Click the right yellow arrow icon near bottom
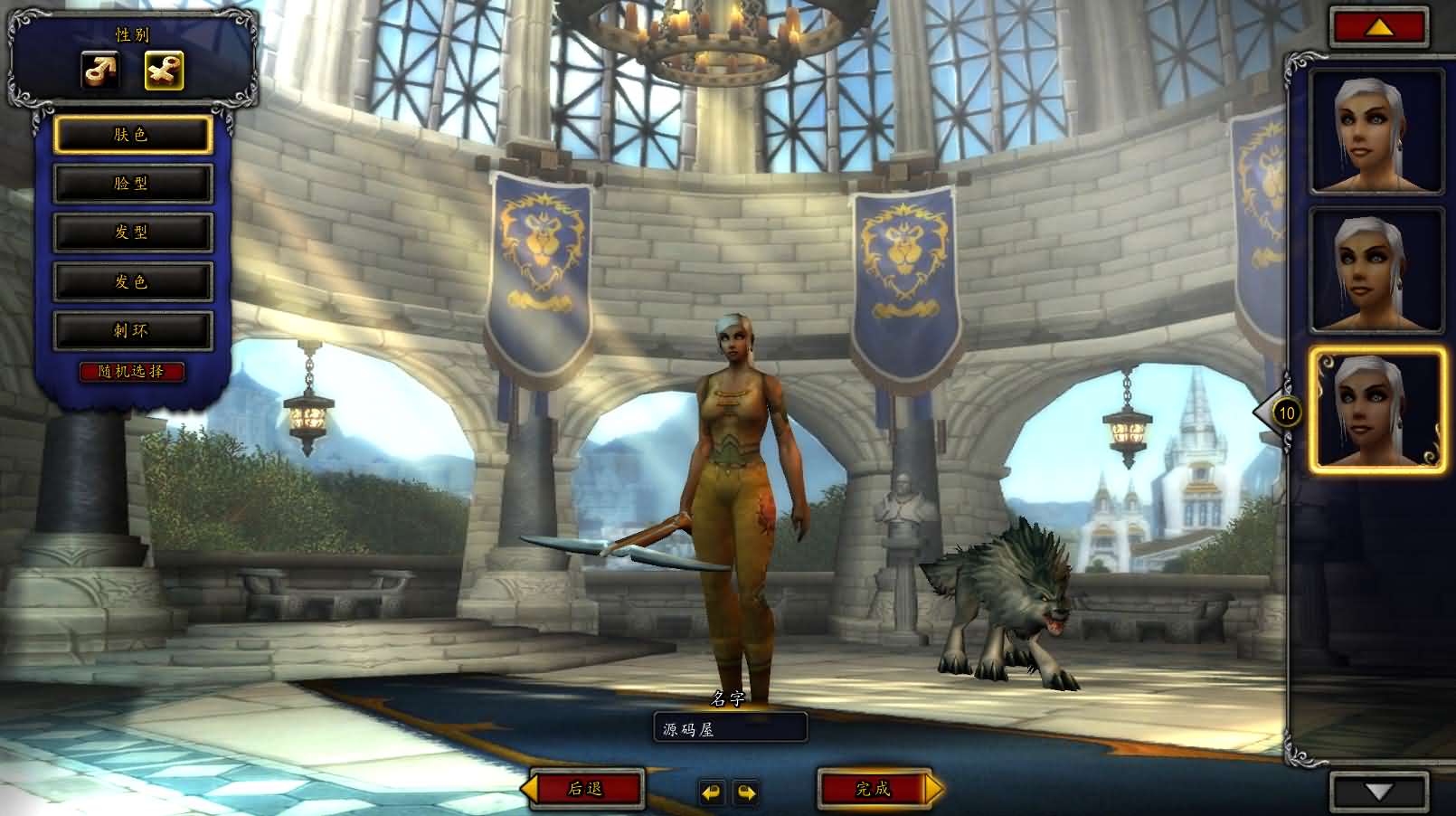 [744, 789]
